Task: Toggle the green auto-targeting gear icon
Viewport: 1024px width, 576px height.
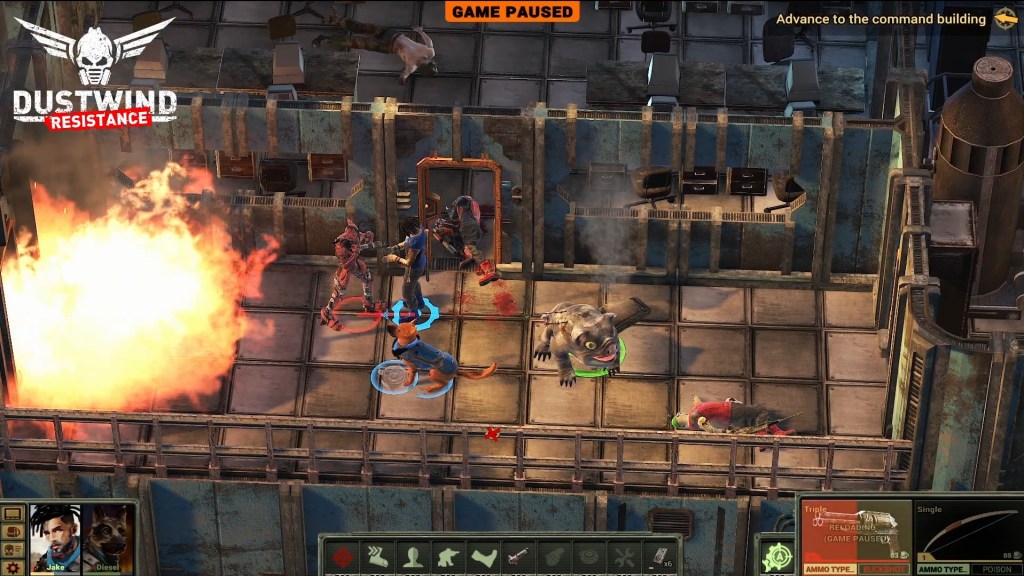Action: pos(776,557)
